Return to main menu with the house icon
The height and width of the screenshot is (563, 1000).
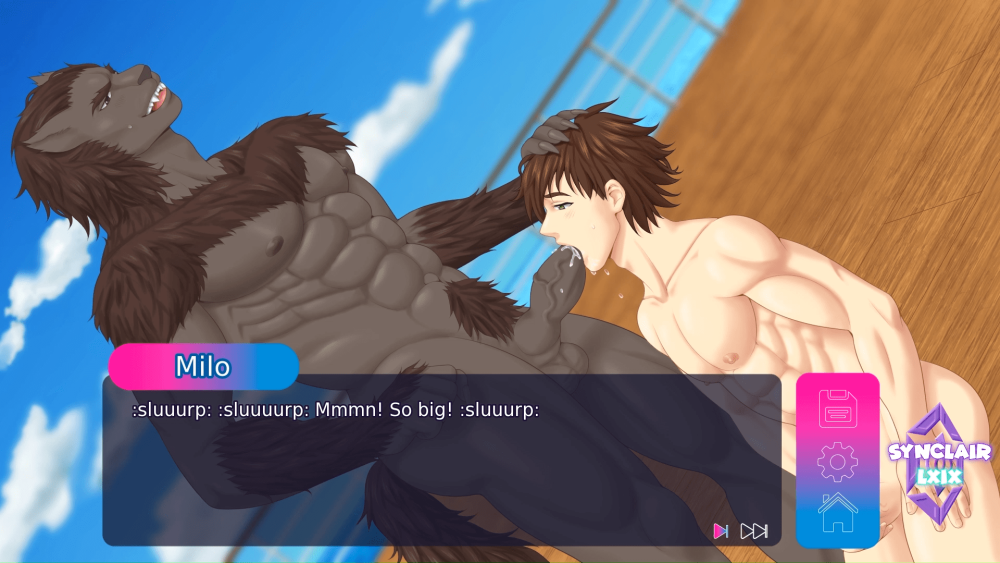click(838, 511)
